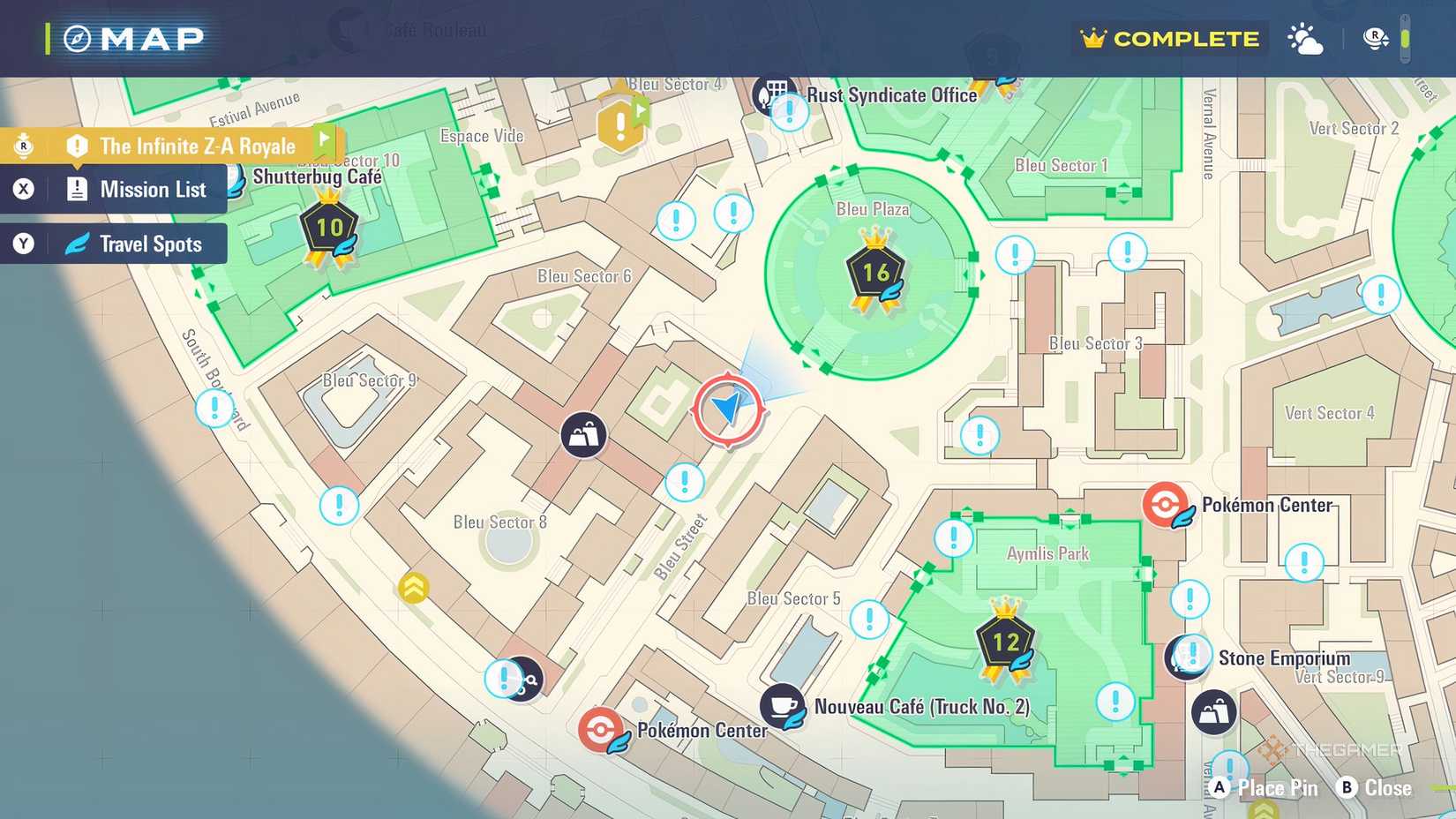Select the Stone Emporium marker
1456x819 pixels.
click(x=1188, y=657)
